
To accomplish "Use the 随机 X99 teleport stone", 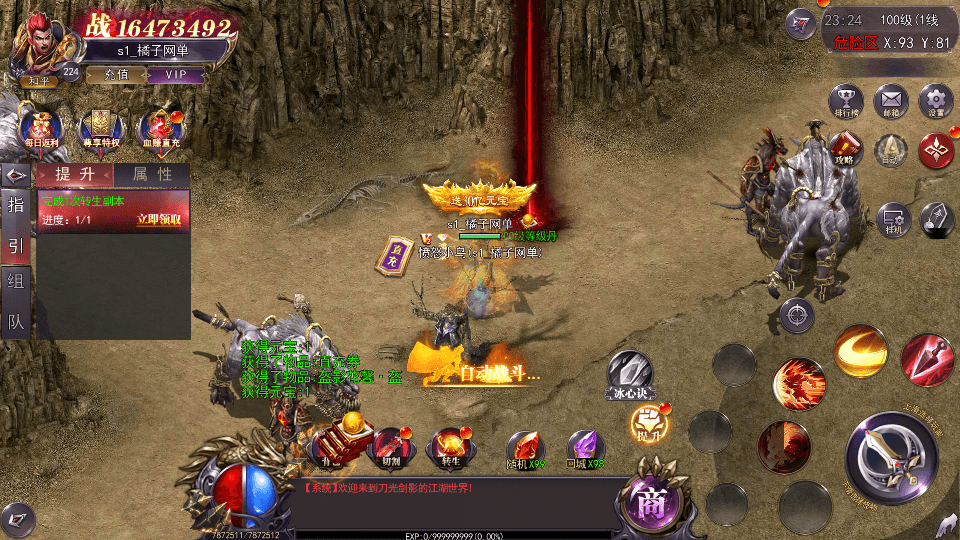I will coord(525,448).
